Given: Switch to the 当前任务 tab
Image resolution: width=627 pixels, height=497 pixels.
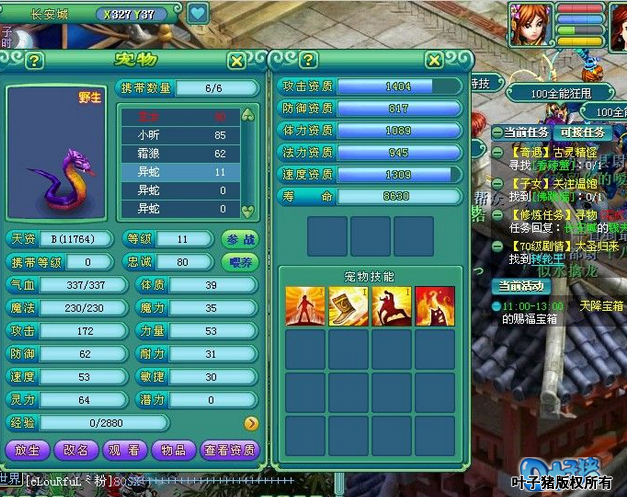Looking at the screenshot, I should [x=527, y=132].
